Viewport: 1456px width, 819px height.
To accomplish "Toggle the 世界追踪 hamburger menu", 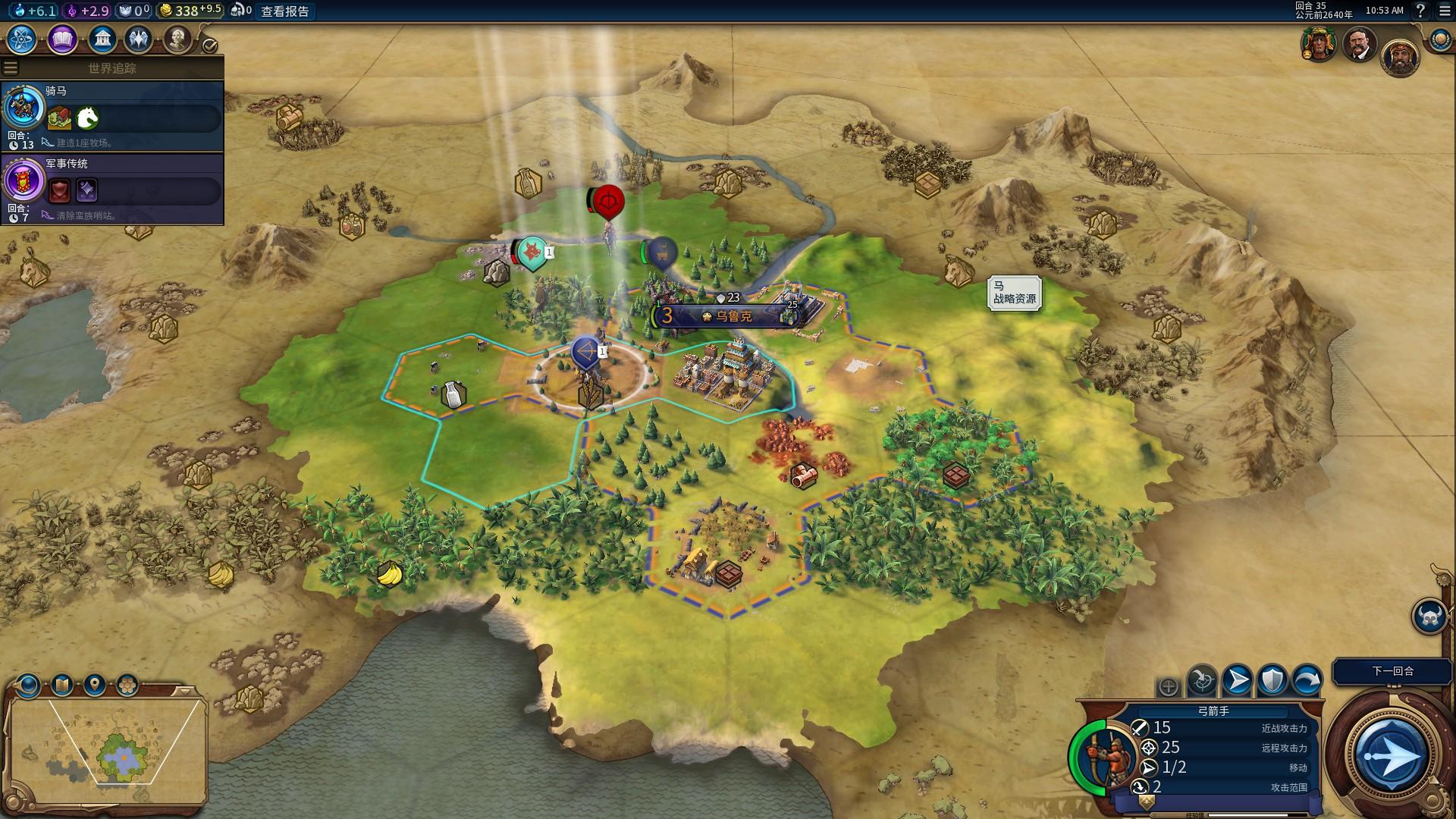I will coord(11,68).
